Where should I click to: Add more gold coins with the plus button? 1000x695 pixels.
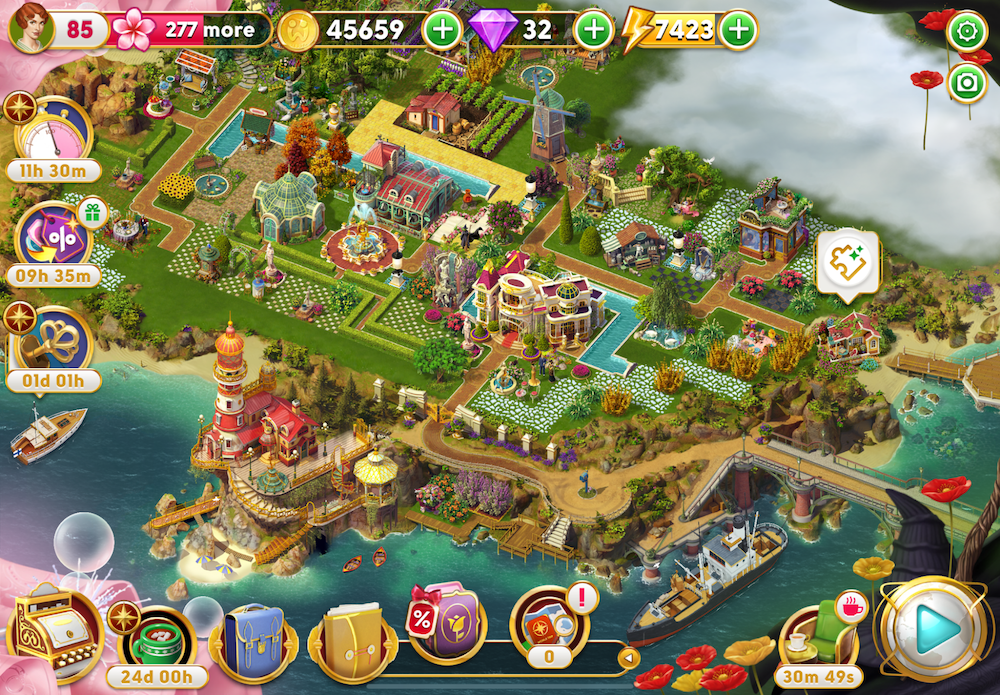(441, 30)
